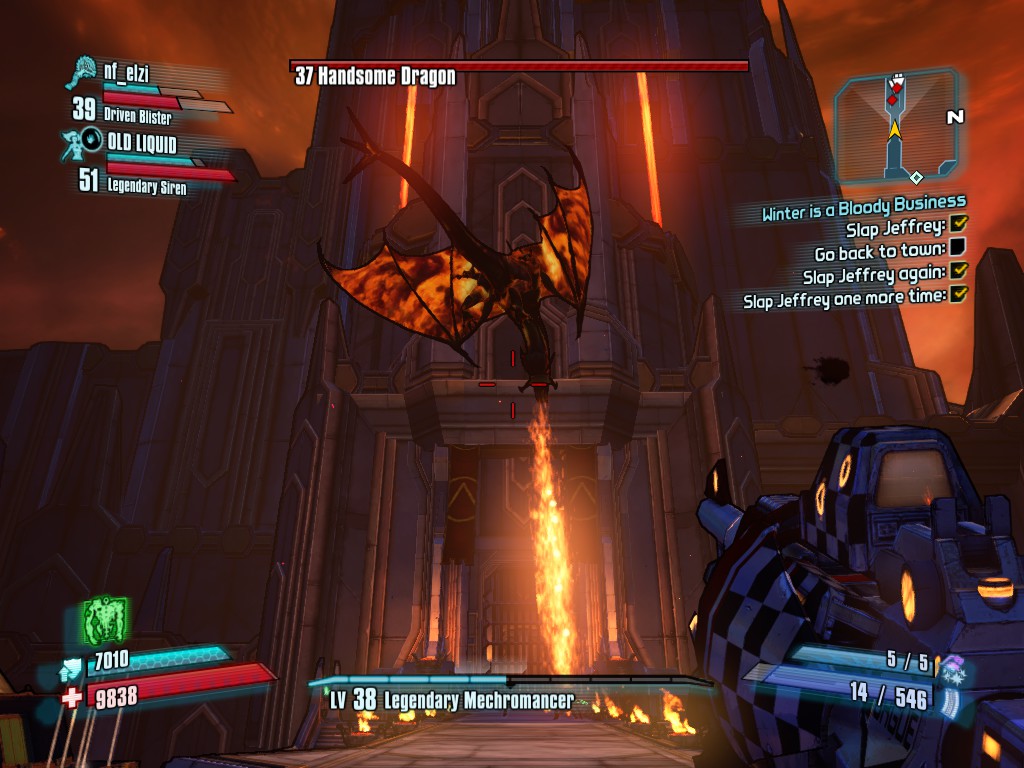Click the Slap Jeffrey one more time checkbox
Screen dimensions: 1024x768
pyautogui.click(x=960, y=294)
